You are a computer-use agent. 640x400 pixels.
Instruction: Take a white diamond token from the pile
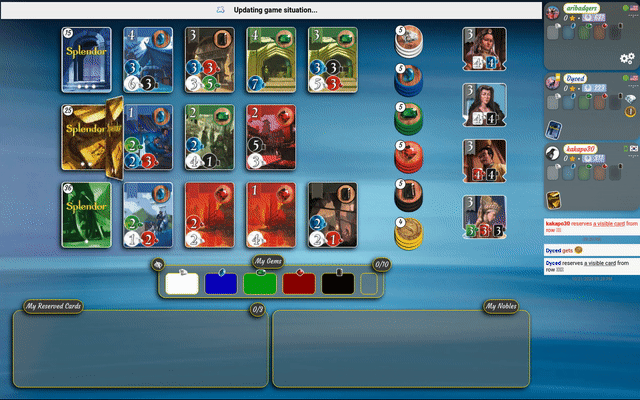(x=408, y=43)
